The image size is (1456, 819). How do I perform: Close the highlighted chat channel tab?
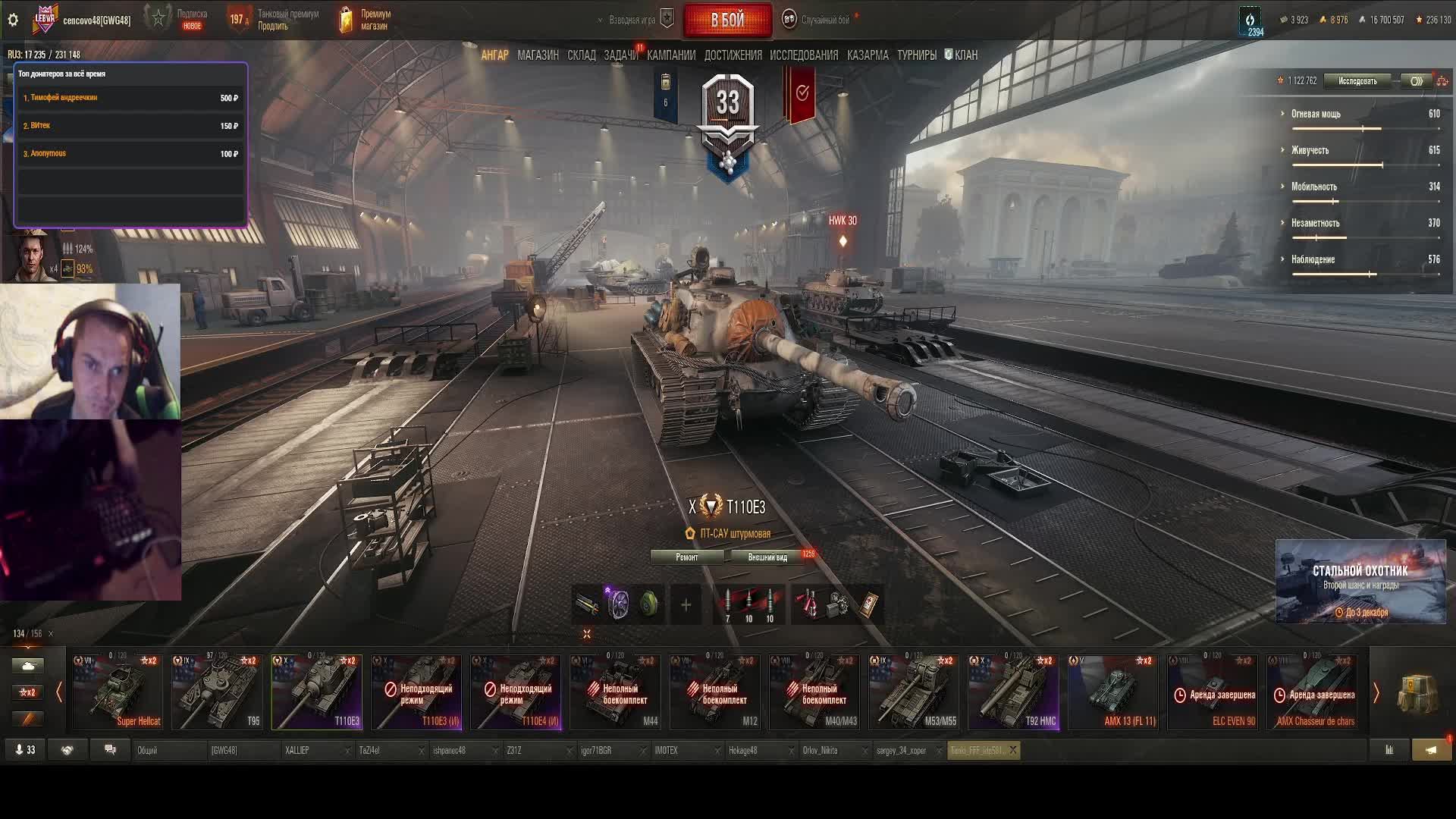point(1012,750)
